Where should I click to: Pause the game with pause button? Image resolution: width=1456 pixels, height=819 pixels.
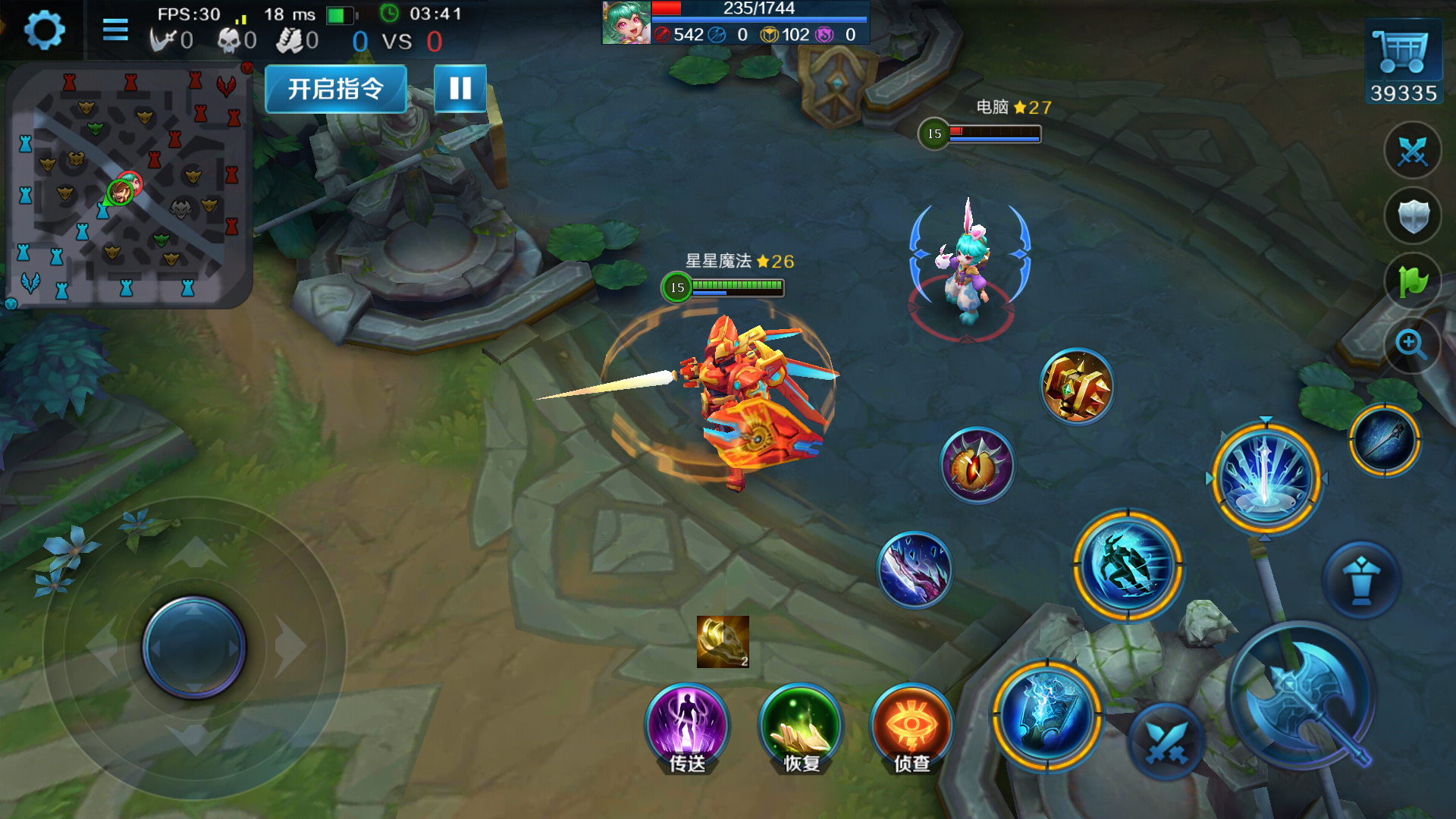click(x=460, y=89)
